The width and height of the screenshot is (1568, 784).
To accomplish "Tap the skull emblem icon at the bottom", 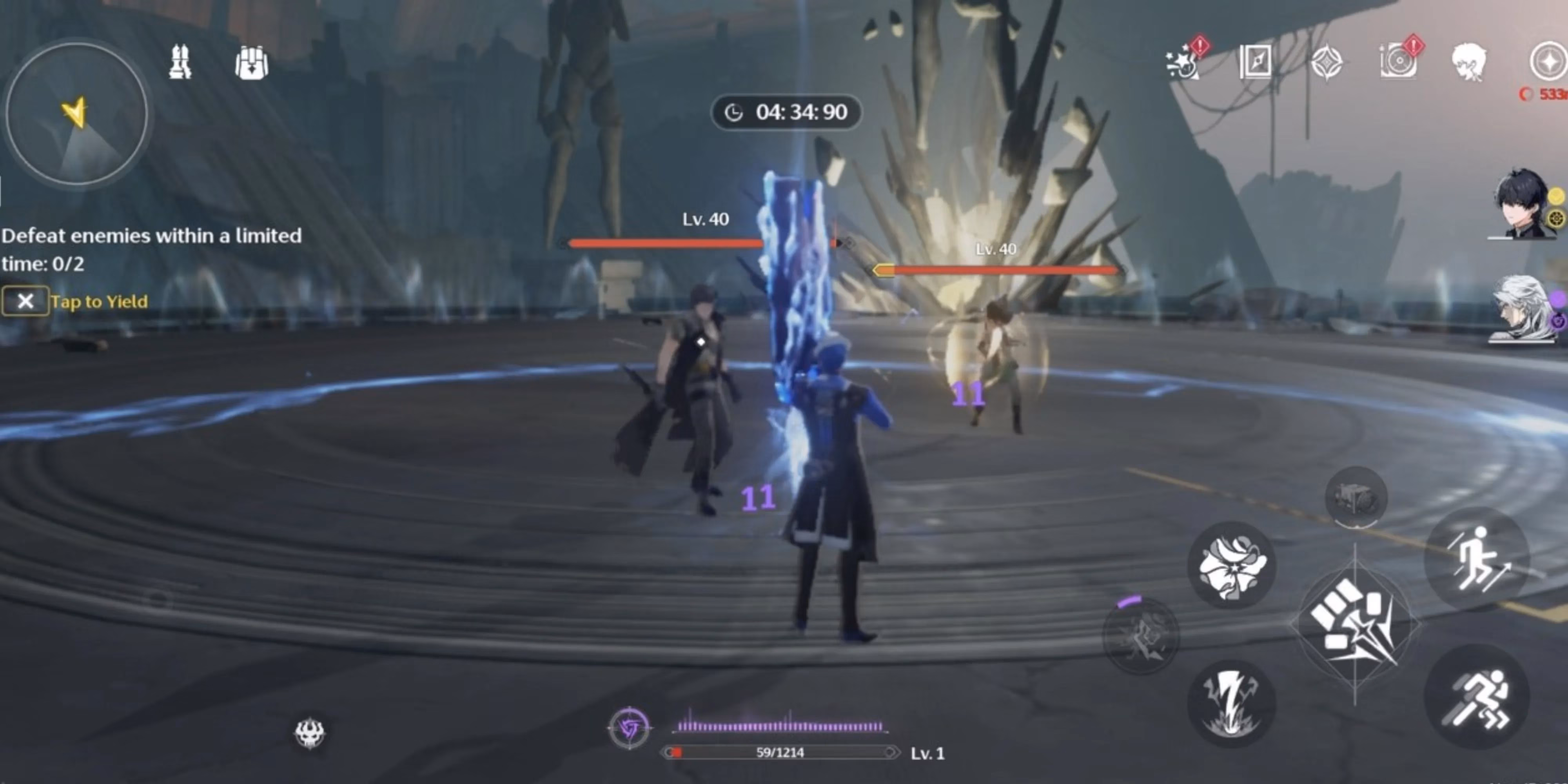I will [x=310, y=733].
